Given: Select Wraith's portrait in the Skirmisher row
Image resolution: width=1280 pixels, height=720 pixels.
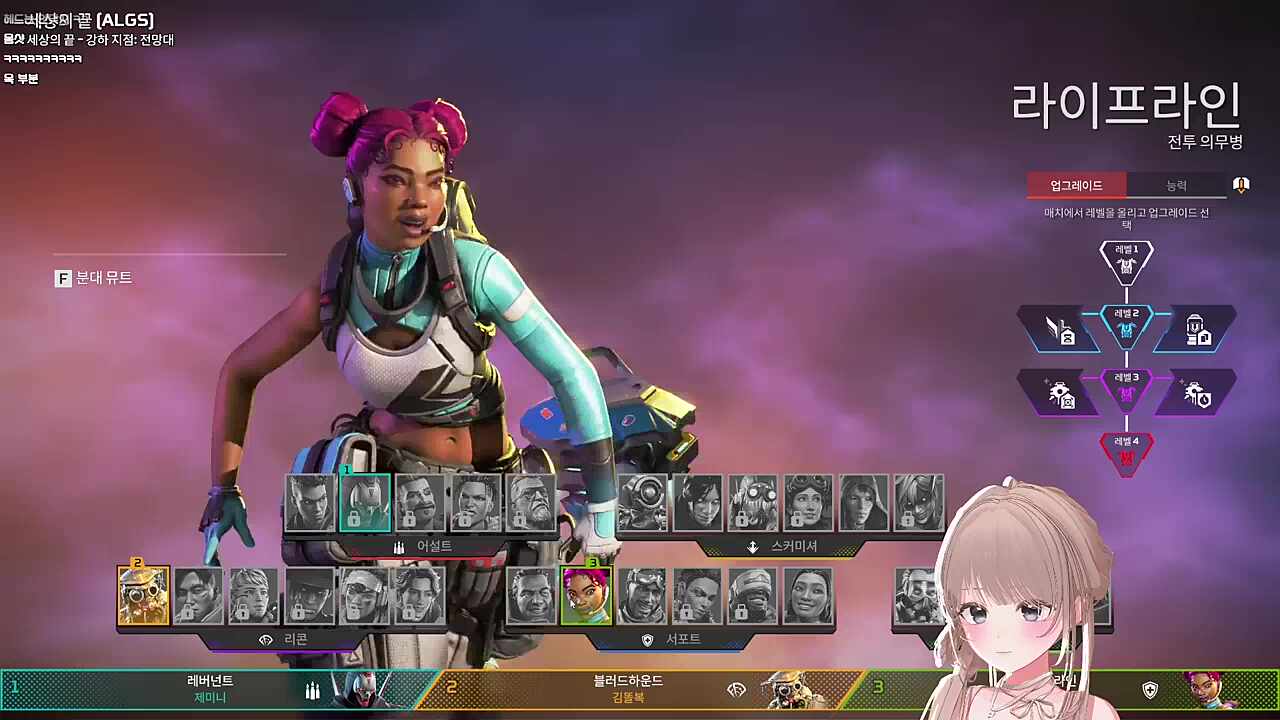Looking at the screenshot, I should pos(698,503).
